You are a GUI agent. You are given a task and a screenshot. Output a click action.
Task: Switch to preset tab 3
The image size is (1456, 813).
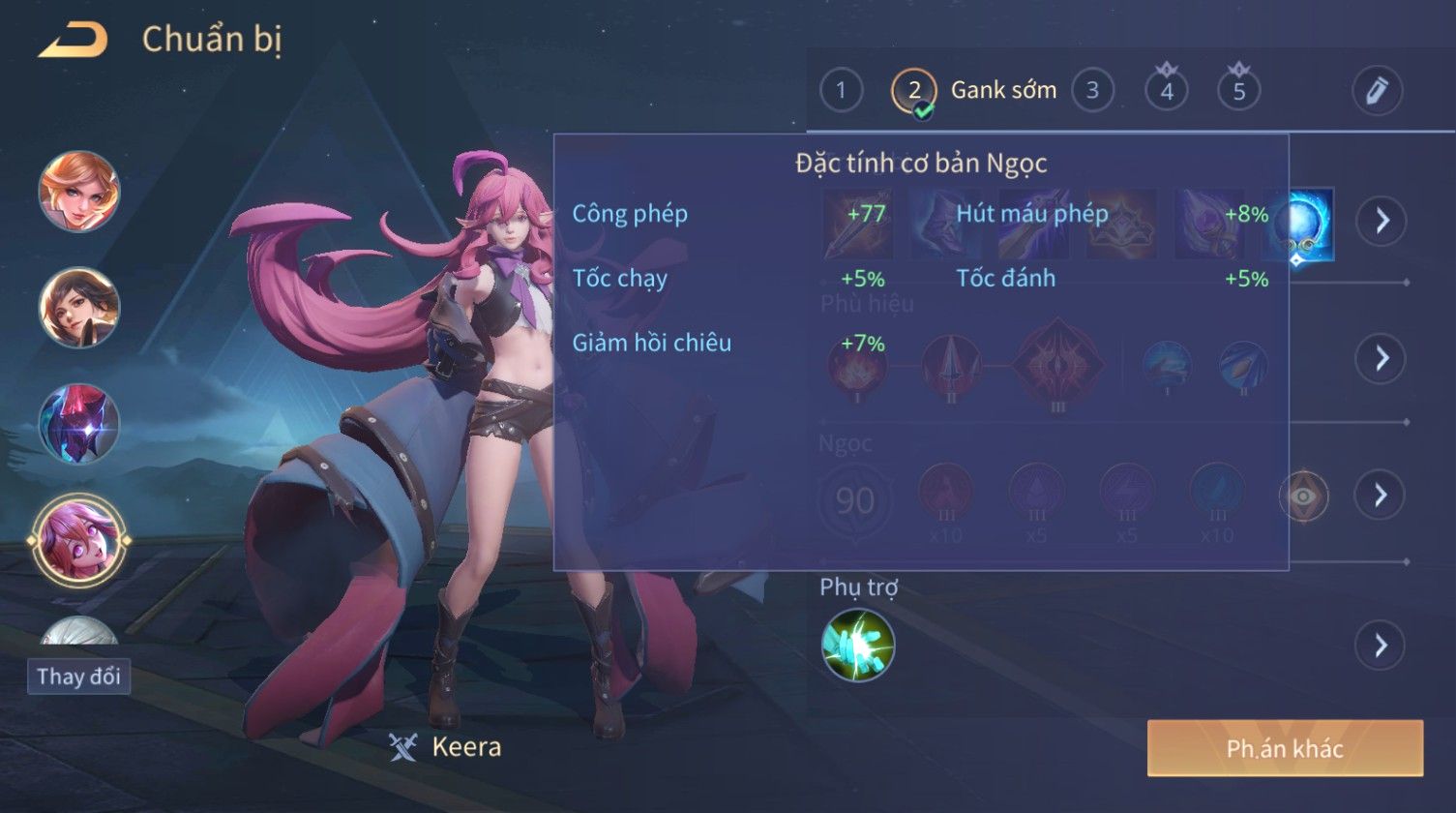(x=1092, y=91)
